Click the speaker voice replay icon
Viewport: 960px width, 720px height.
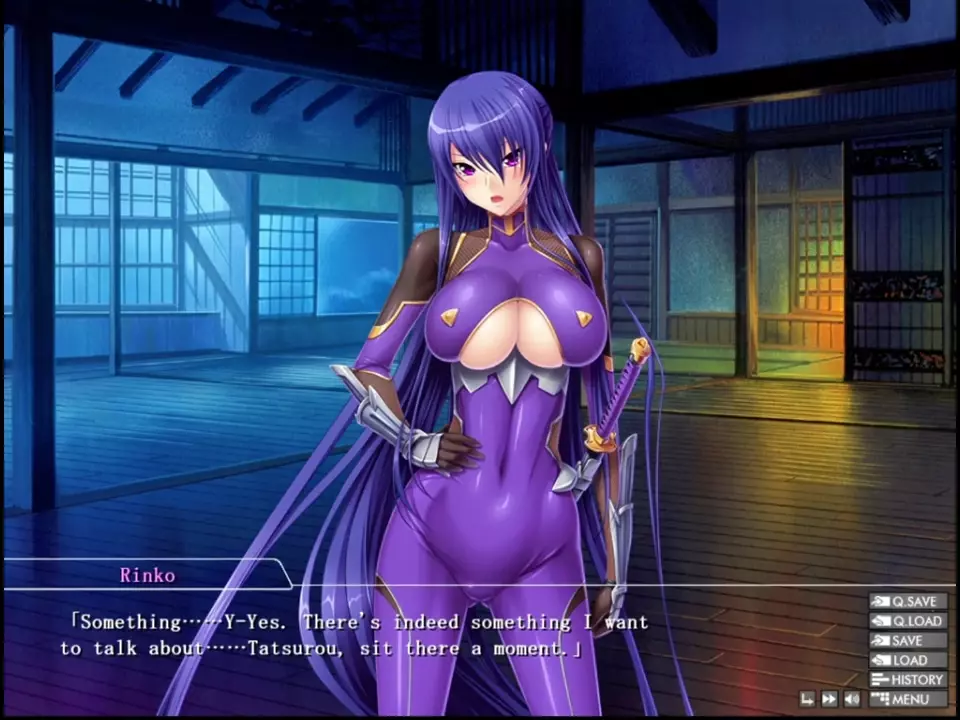pos(852,699)
